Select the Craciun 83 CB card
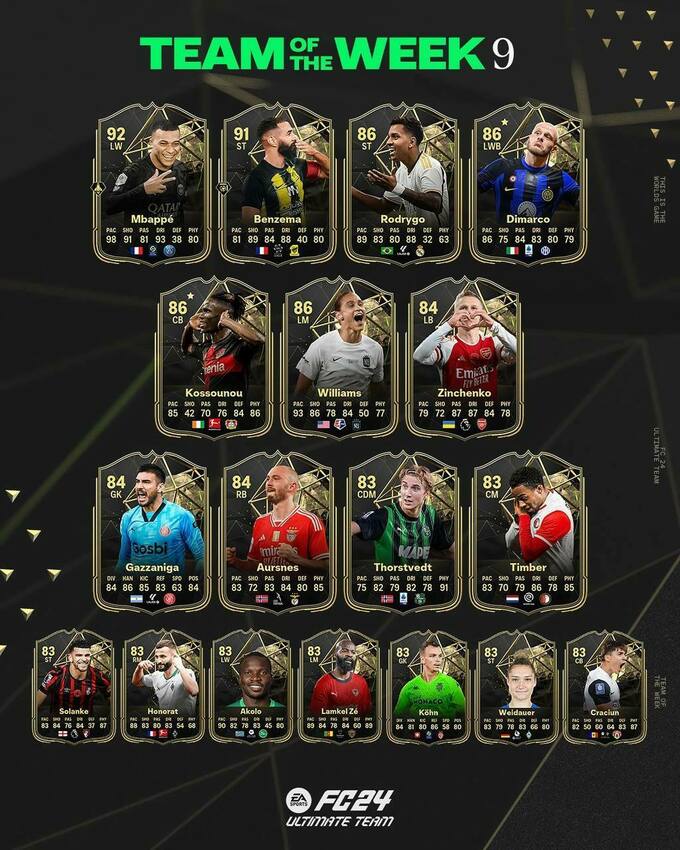Viewport: 680px width, 850px height. (x=604, y=686)
